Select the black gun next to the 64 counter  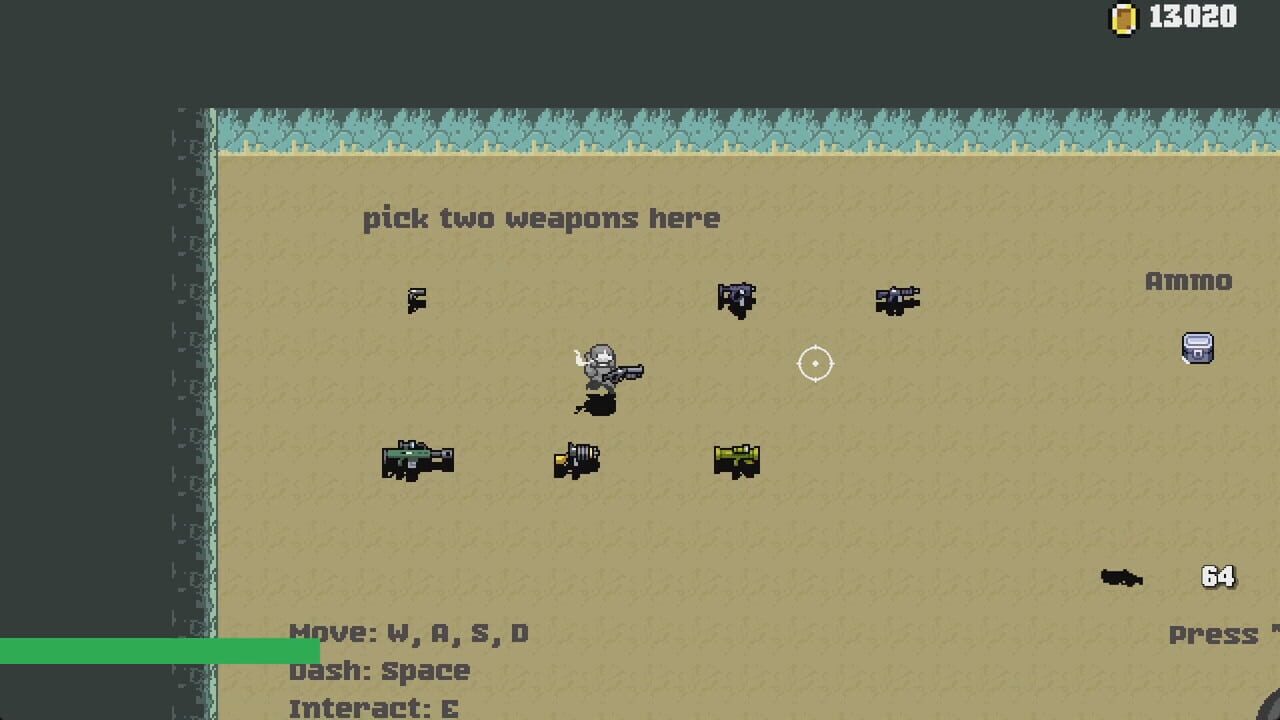(1124, 578)
